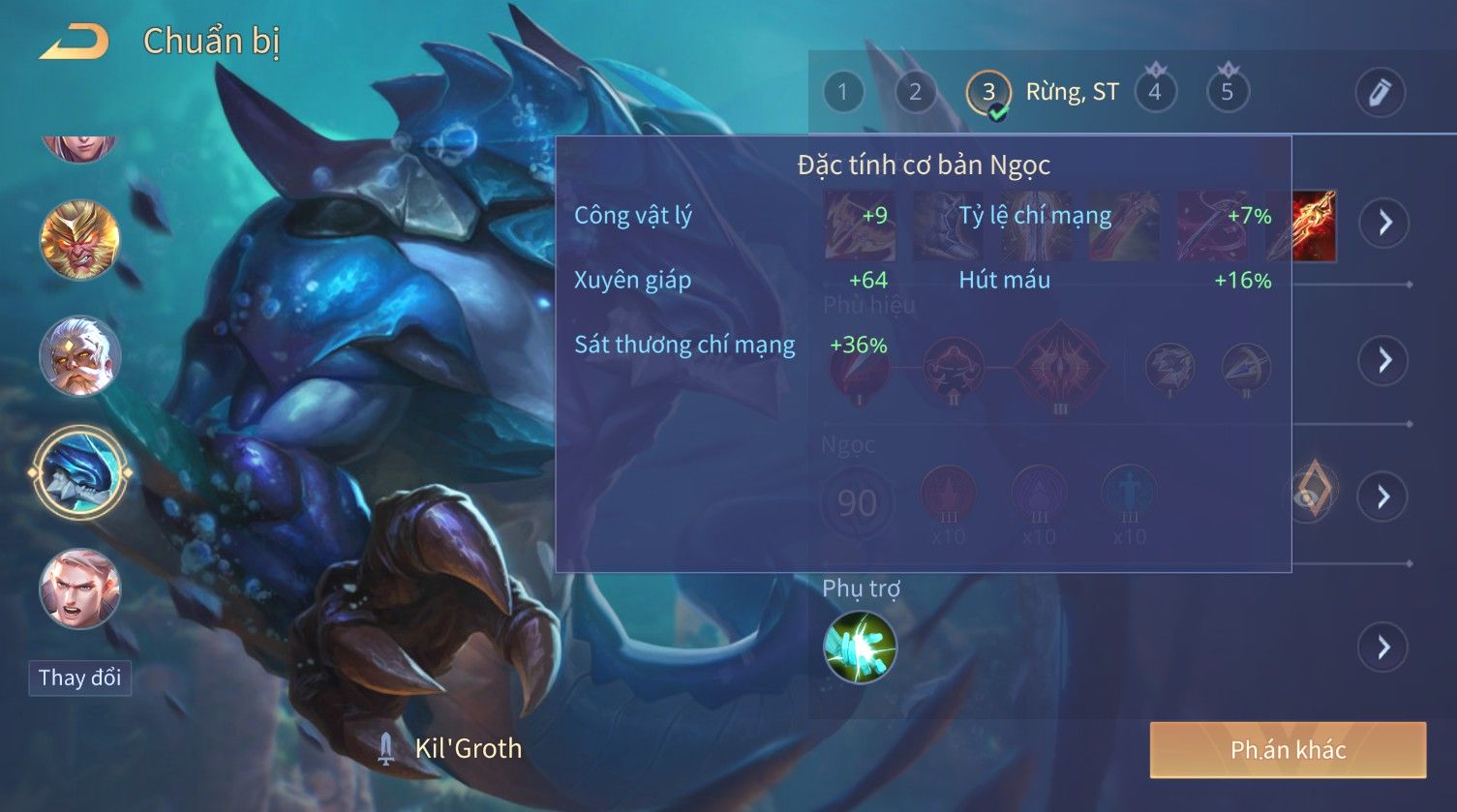
Task: Choose the shouting blond hero portrait
Action: coord(79,588)
